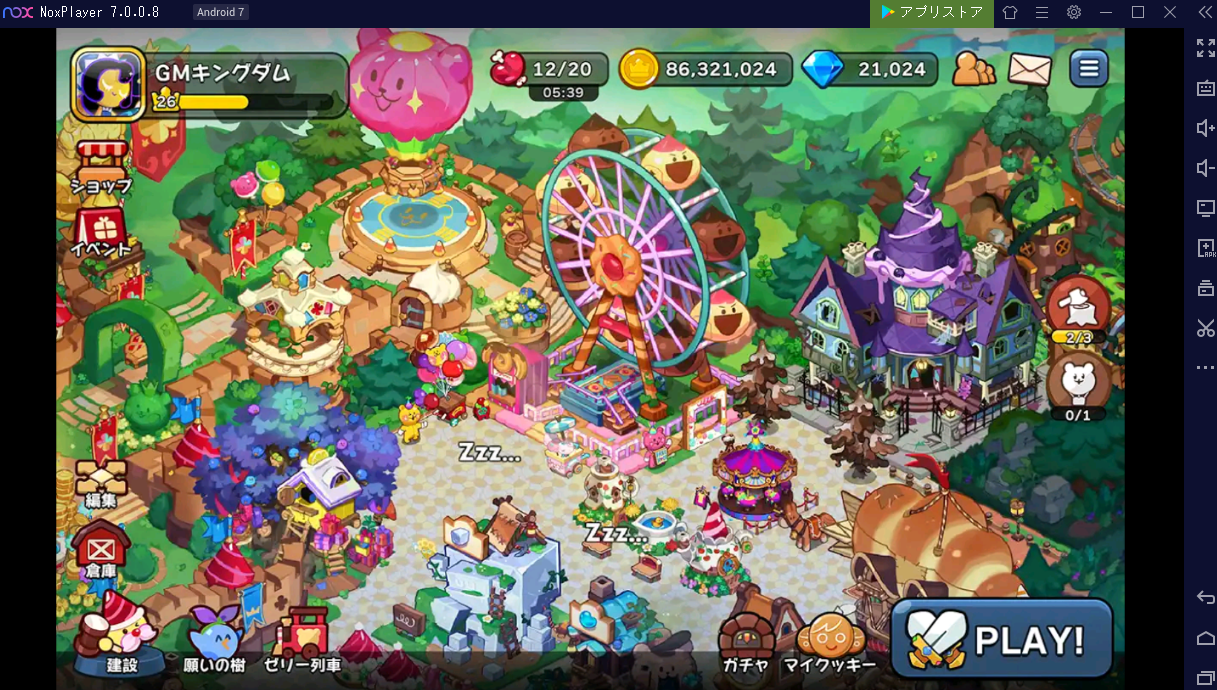Enter 編集 kingdom edit mode
This screenshot has width=1217, height=690.
[x=100, y=483]
